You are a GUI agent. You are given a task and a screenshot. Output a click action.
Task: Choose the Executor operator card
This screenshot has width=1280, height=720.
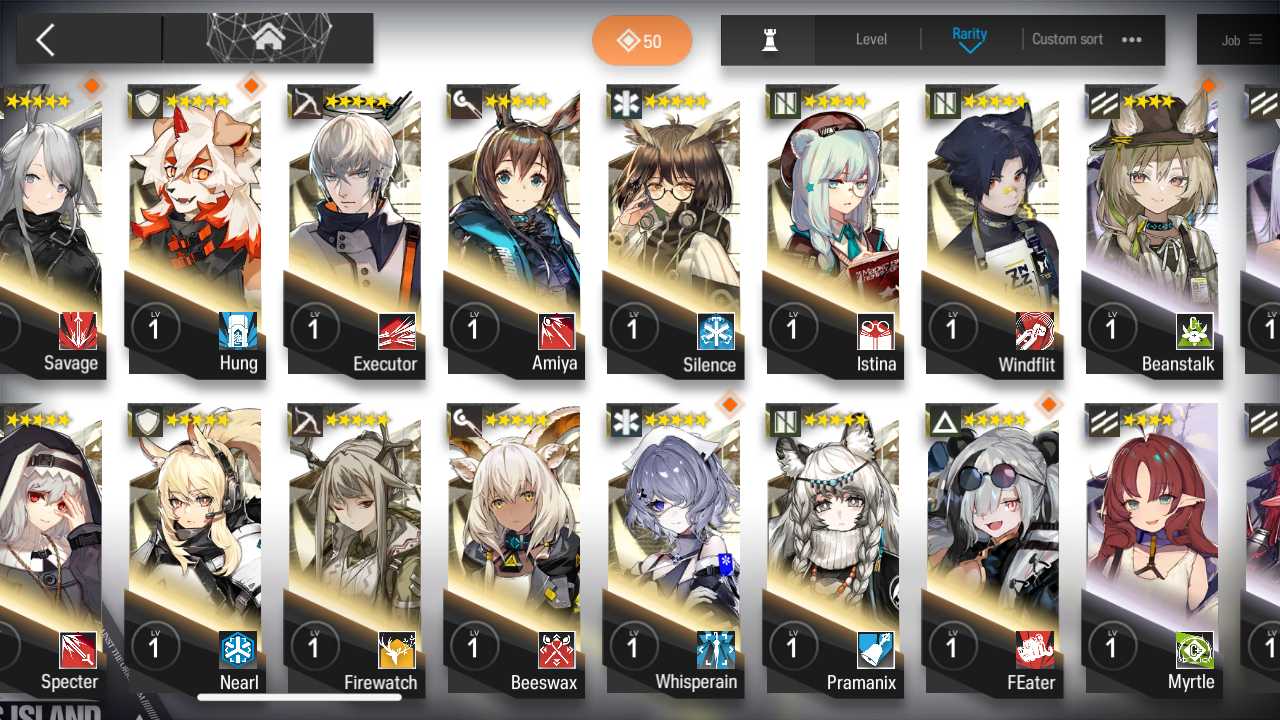[354, 230]
